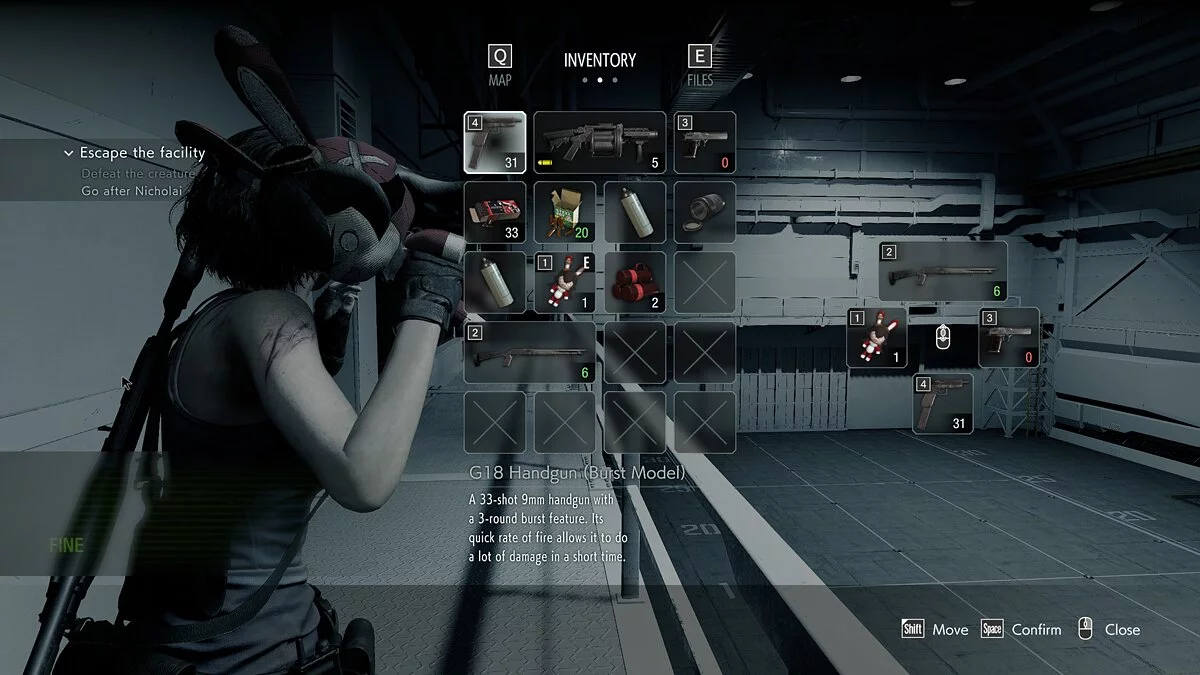Select the G18 Handgun in the inventory grid

(x=495, y=142)
